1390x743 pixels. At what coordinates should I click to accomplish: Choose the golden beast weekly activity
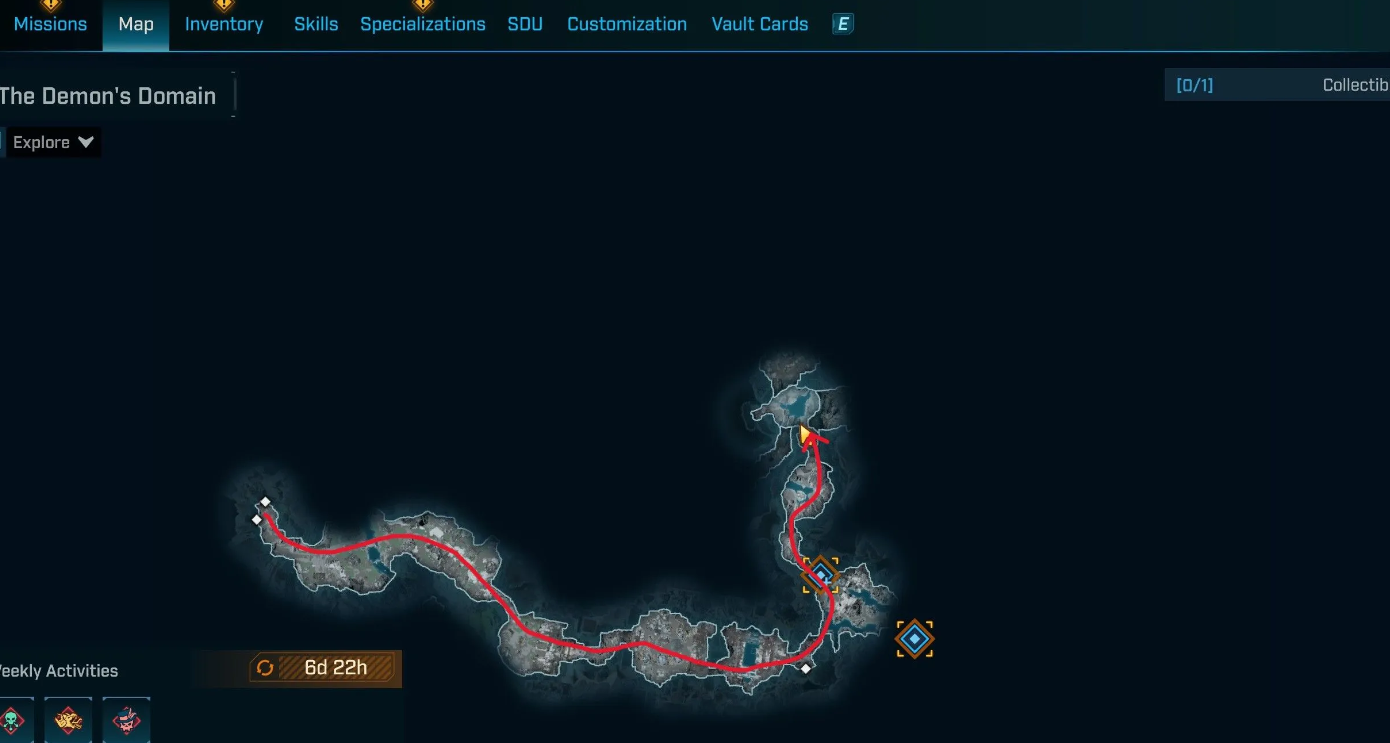coord(68,719)
